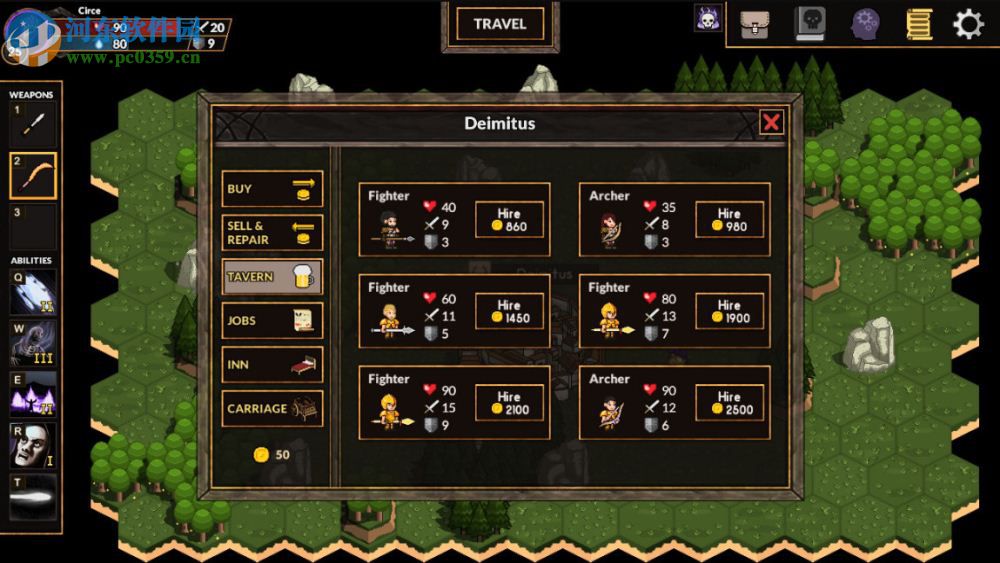Hire the Fighter for 2100 gold
The image size is (1000, 563).
pos(509,403)
